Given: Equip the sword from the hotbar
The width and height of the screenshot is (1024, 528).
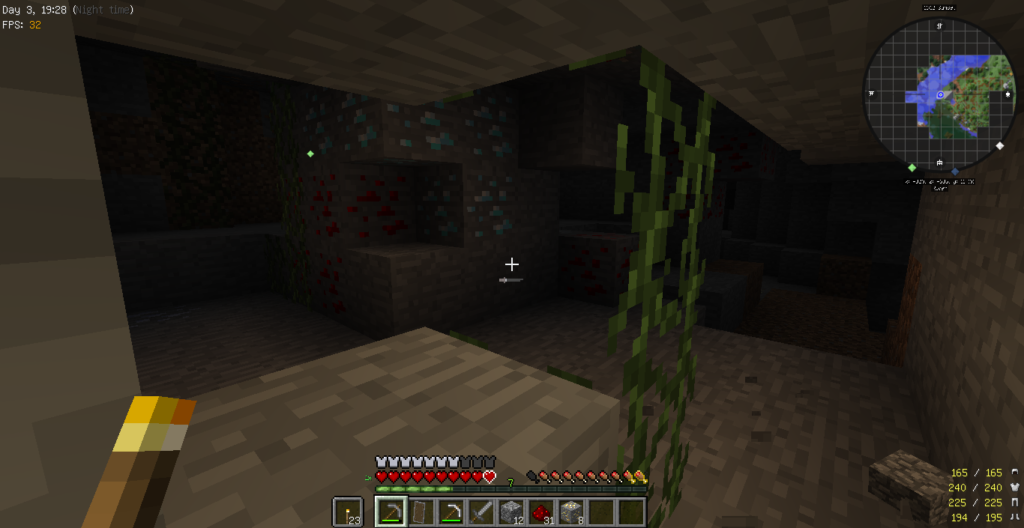Looking at the screenshot, I should (x=481, y=512).
